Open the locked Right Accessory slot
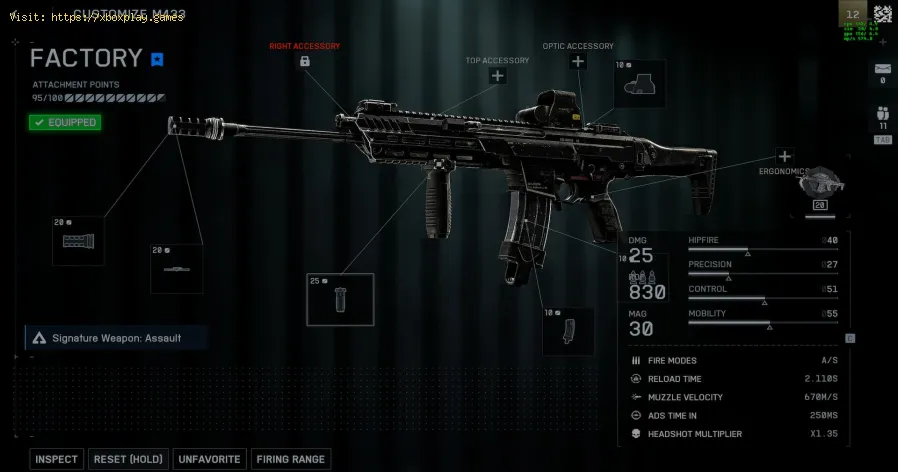The height and width of the screenshot is (472, 898). coord(304,62)
